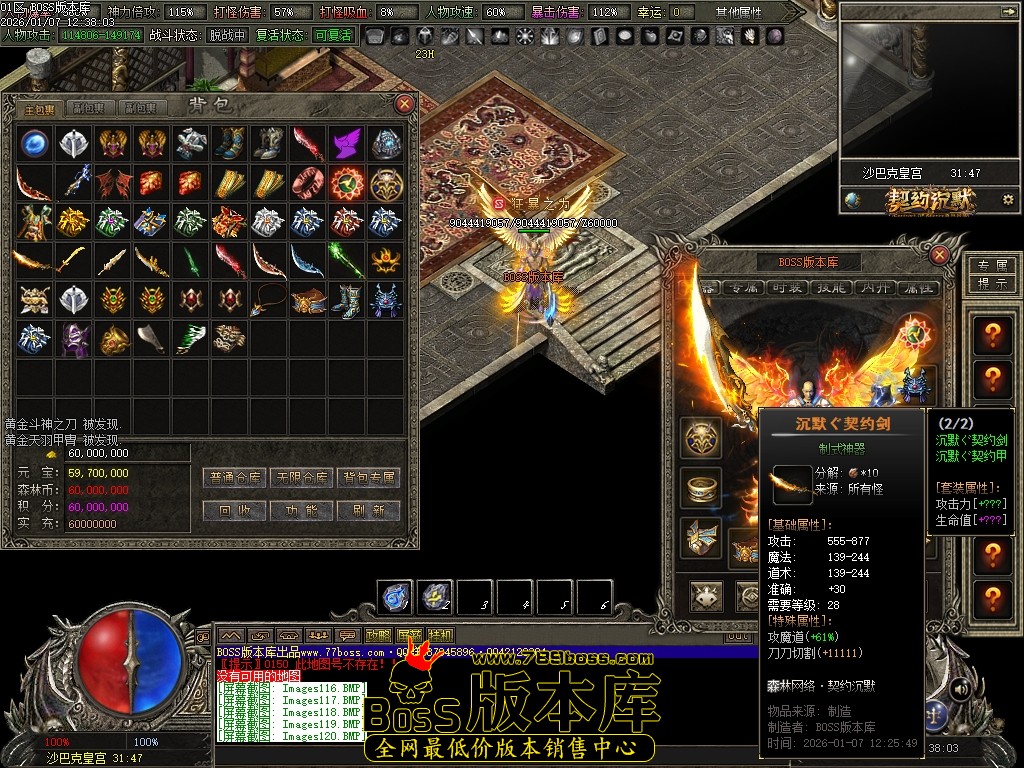Select the blue orb item in the bag
The width and height of the screenshot is (1024, 768).
pos(35,143)
